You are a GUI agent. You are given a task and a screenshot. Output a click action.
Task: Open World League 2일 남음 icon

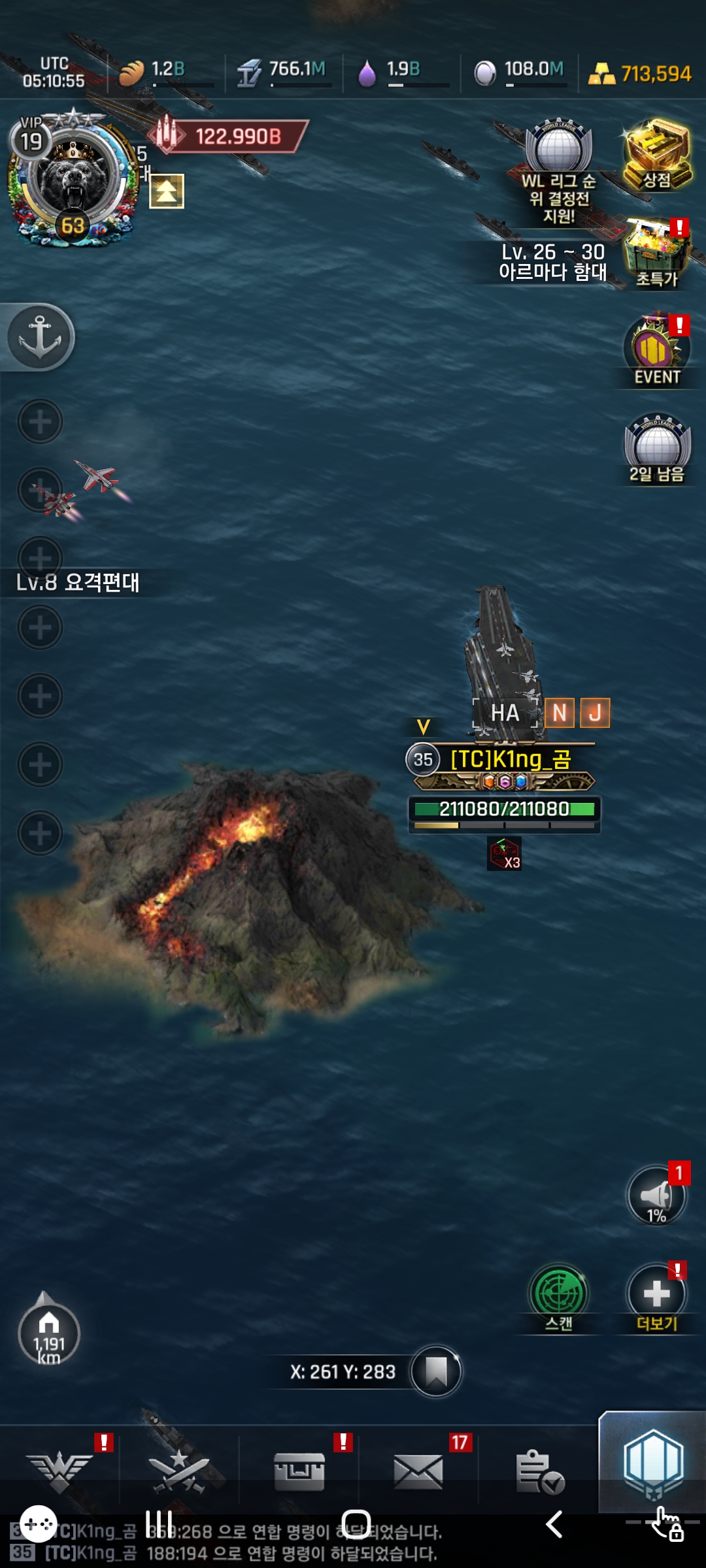[656, 449]
